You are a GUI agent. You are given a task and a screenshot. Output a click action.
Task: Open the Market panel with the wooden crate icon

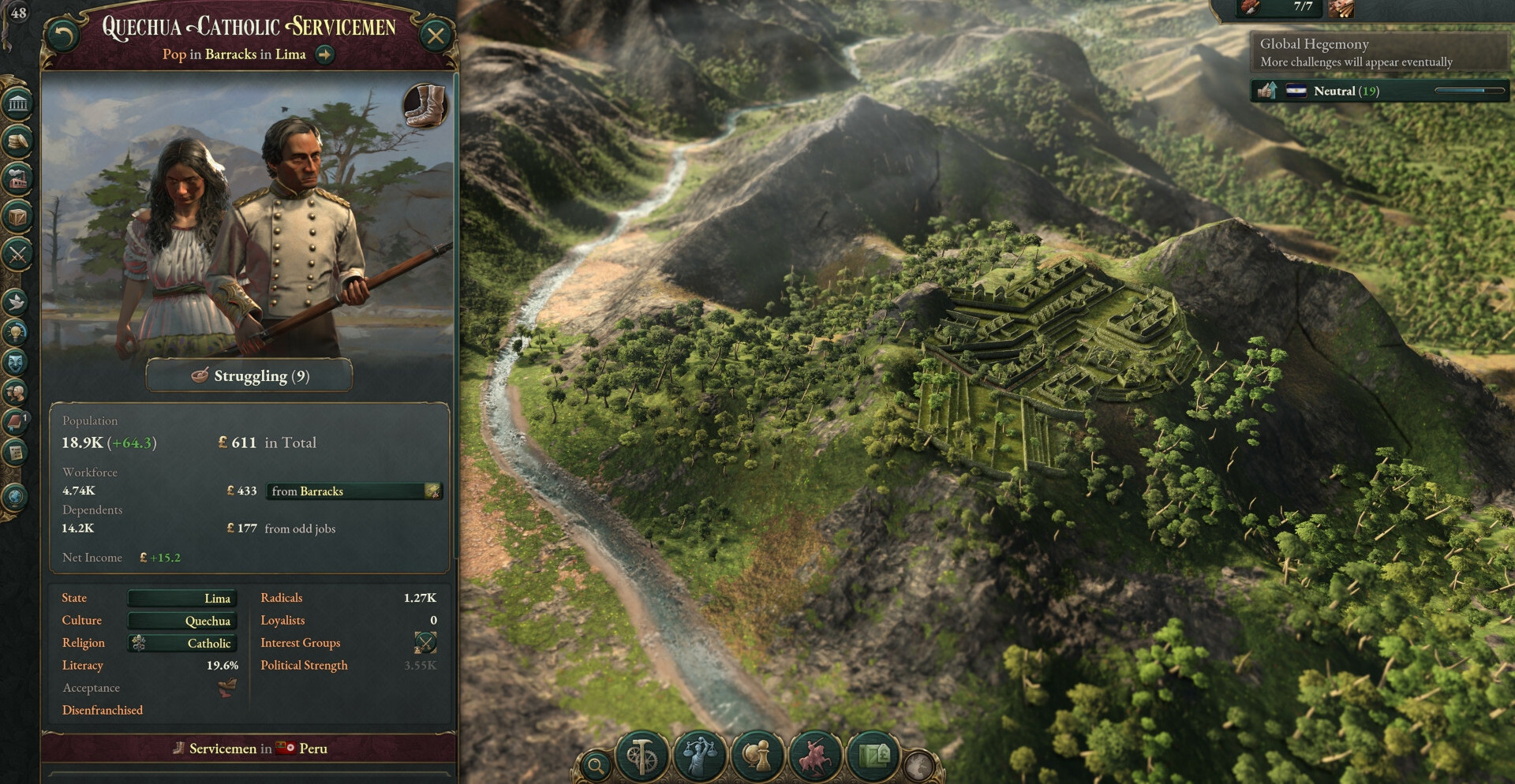(x=17, y=216)
